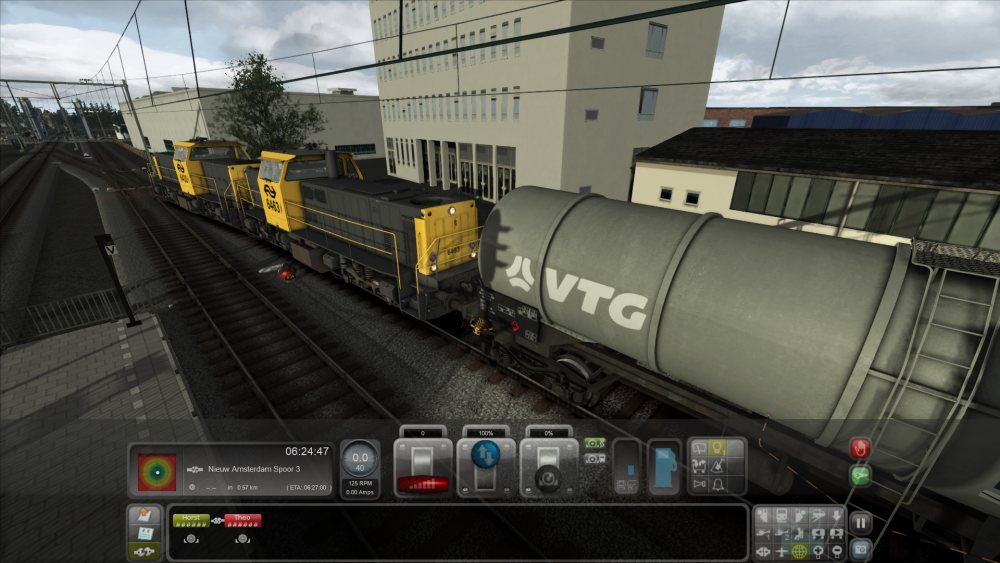Zoom in with the plus magnifier
1000x563 pixels.
[817, 551]
